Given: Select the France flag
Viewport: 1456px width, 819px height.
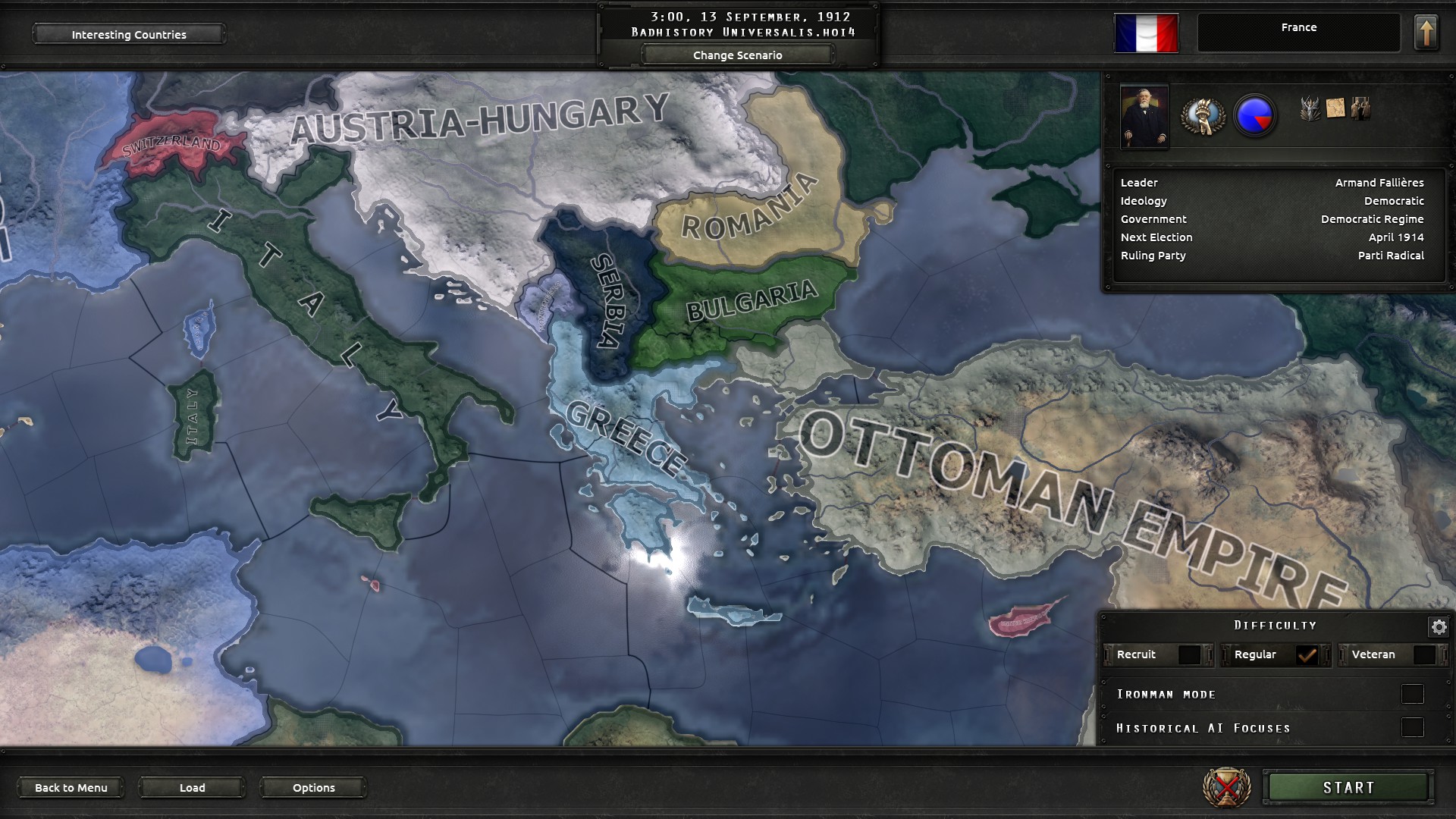Looking at the screenshot, I should (x=1146, y=33).
